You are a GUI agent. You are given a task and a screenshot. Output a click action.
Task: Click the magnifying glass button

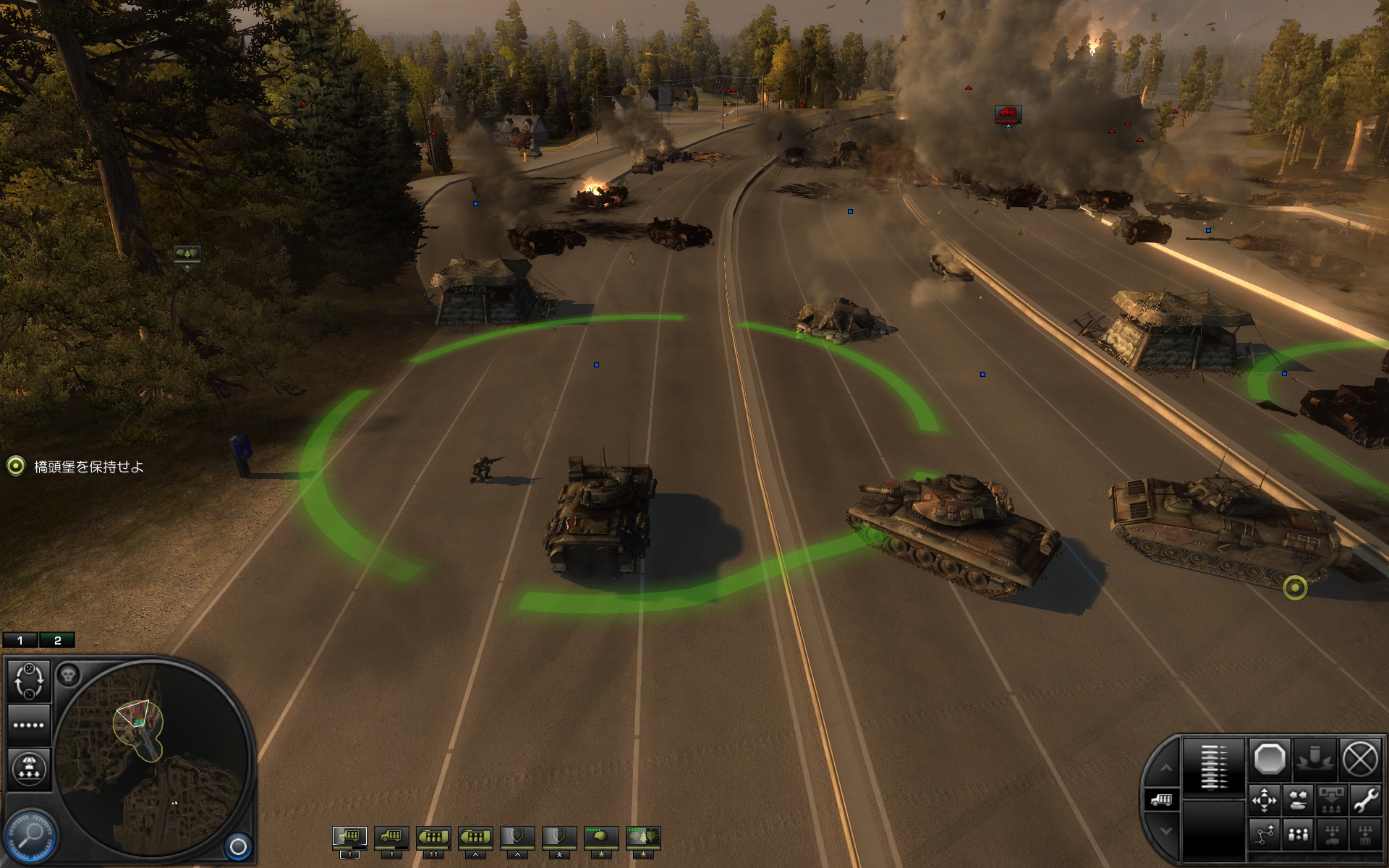pos(32,835)
